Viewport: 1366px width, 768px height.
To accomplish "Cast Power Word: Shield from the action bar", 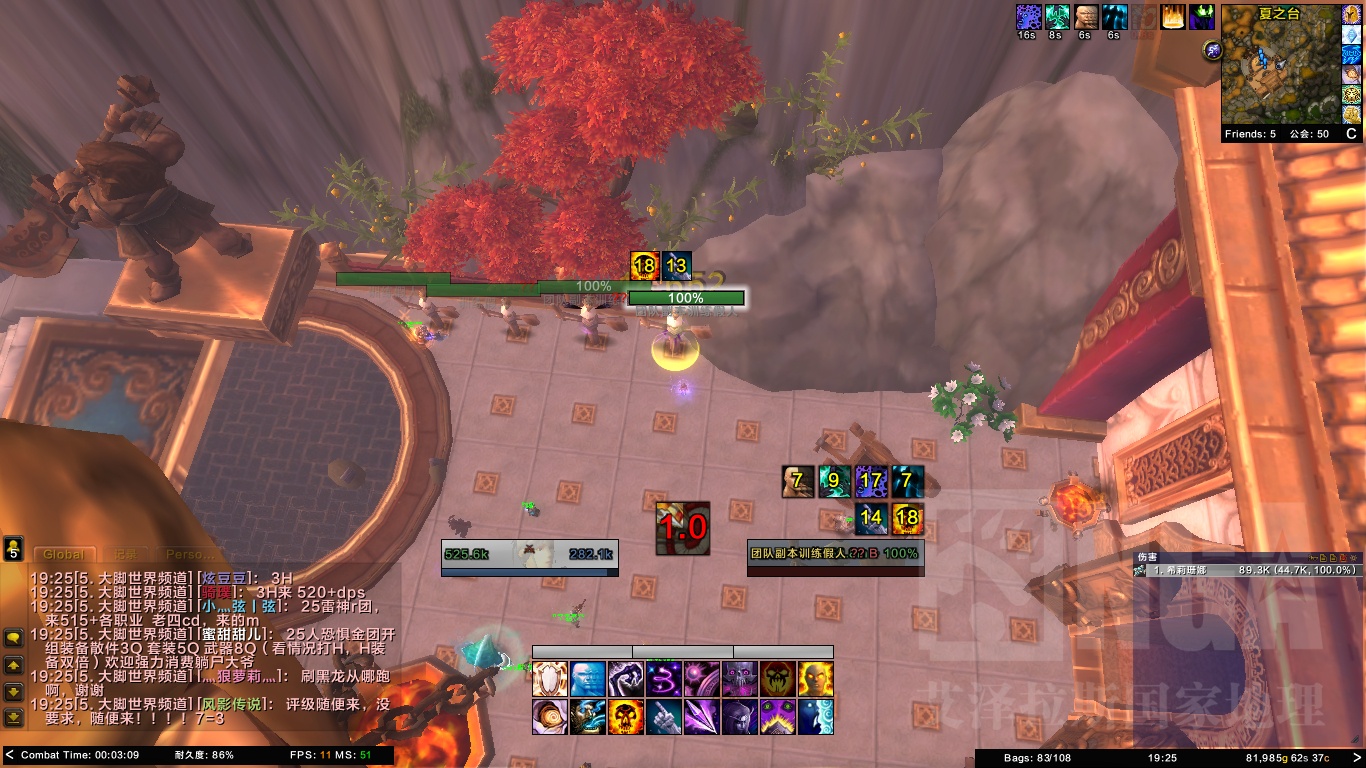I will (x=551, y=680).
